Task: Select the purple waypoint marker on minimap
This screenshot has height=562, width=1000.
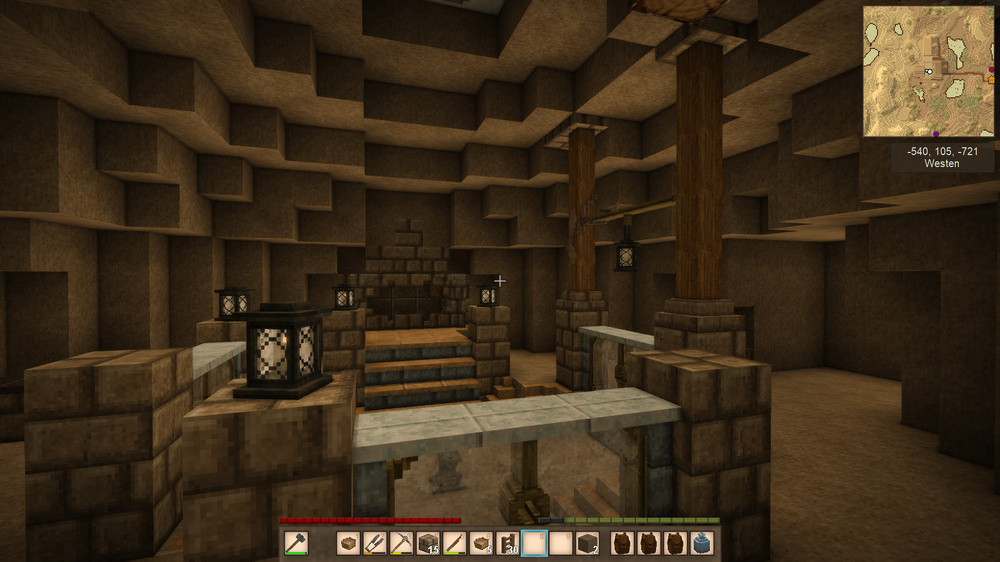Action: coord(936,133)
